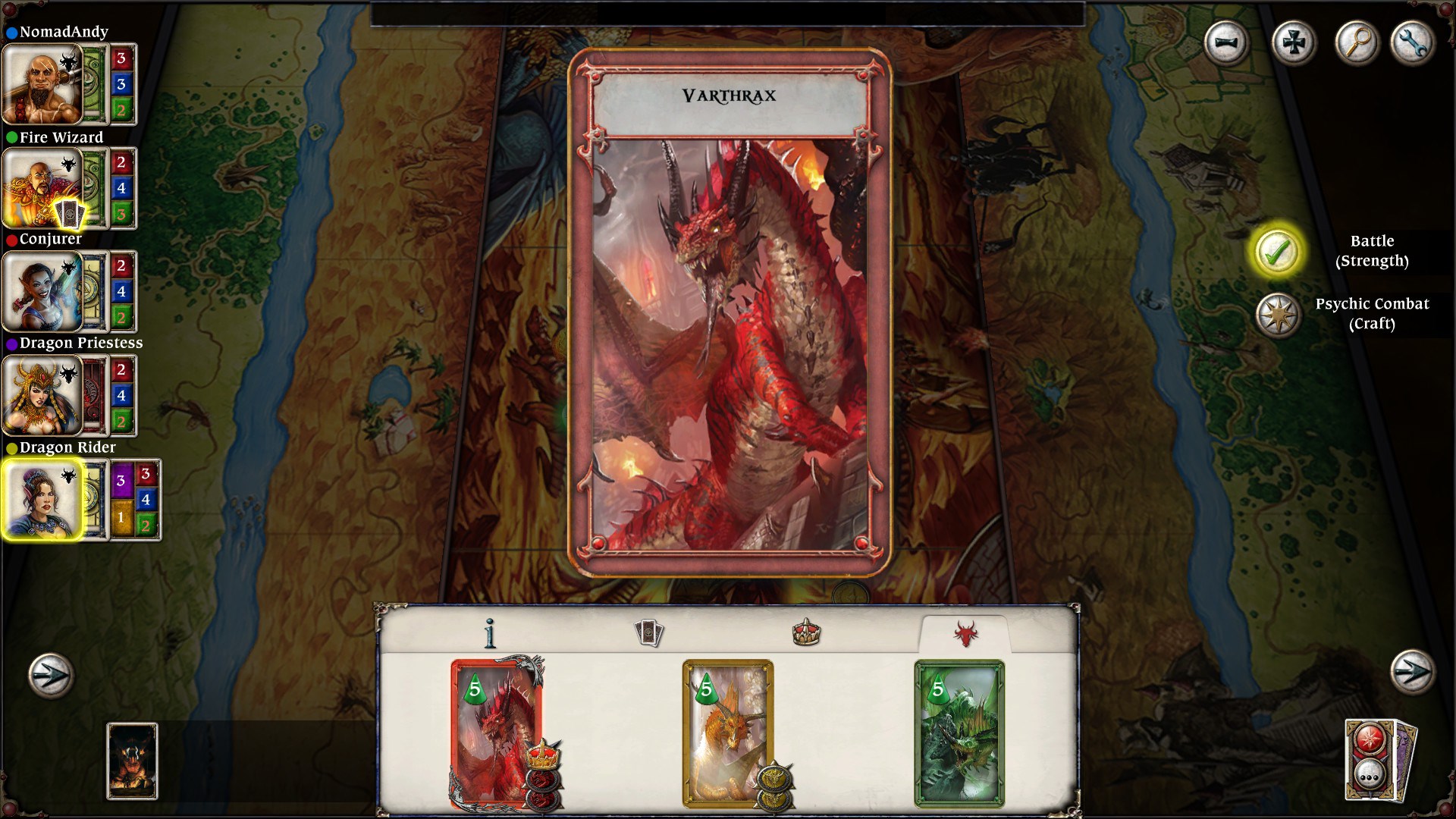Click the right arrow to browse cards
This screenshot has width=1456, height=819.
tap(1412, 671)
